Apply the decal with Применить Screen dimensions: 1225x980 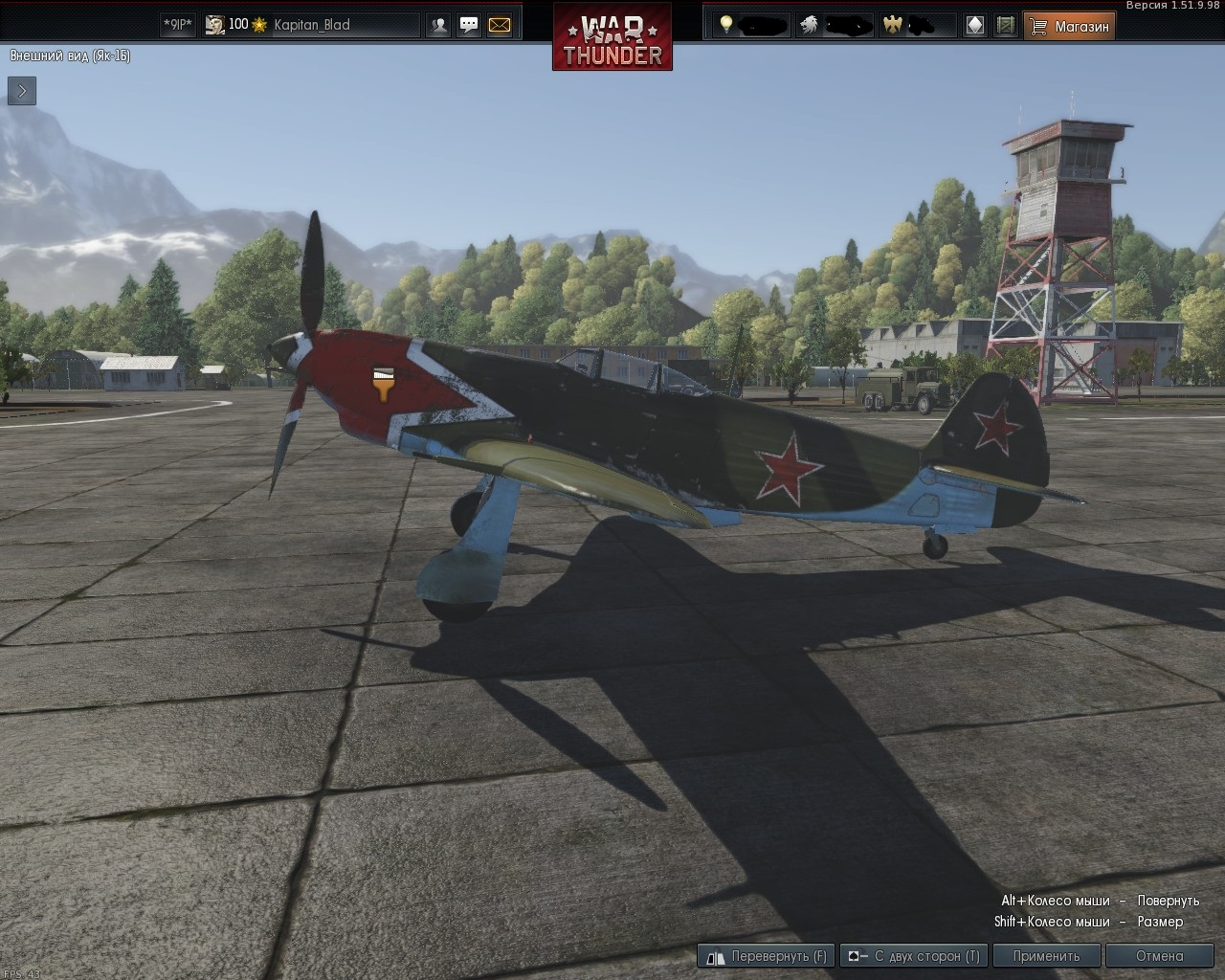tap(1046, 955)
